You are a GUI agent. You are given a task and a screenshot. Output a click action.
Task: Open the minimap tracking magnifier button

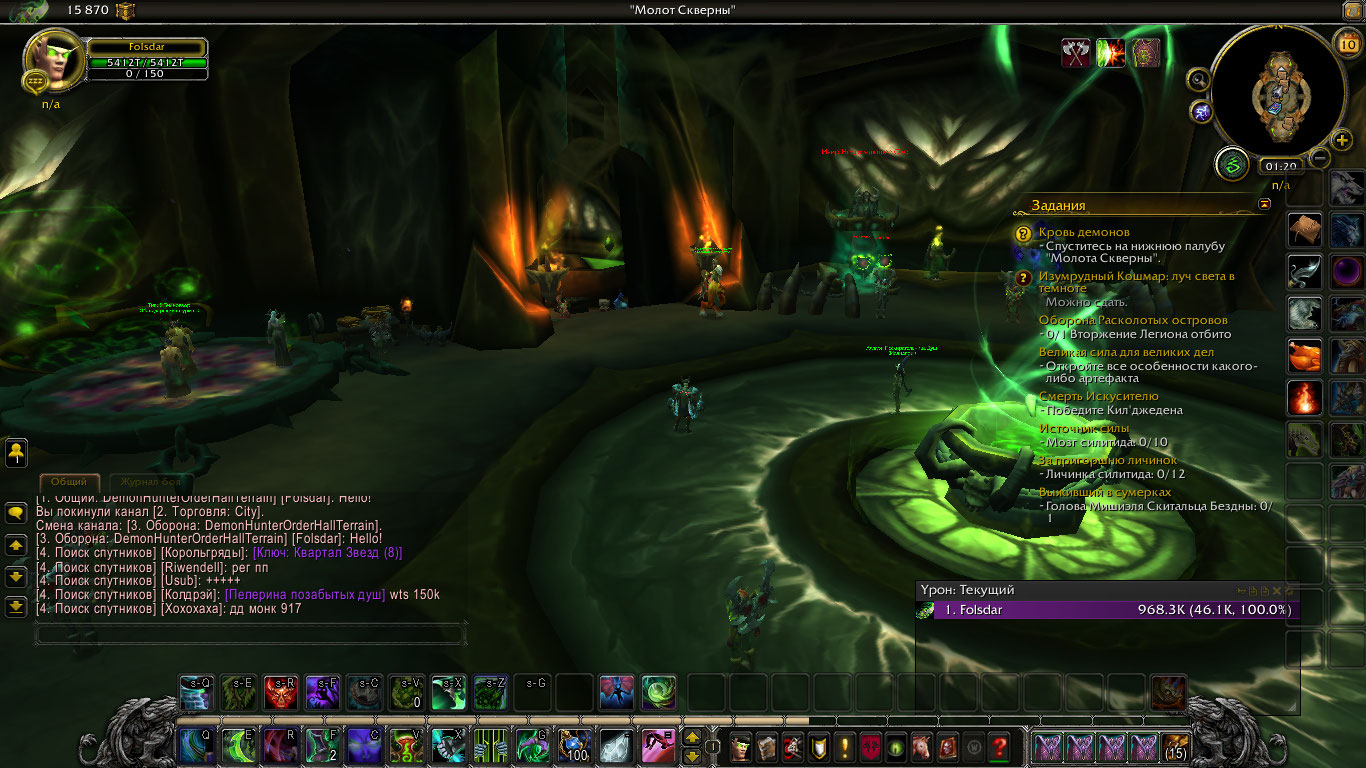click(1199, 79)
